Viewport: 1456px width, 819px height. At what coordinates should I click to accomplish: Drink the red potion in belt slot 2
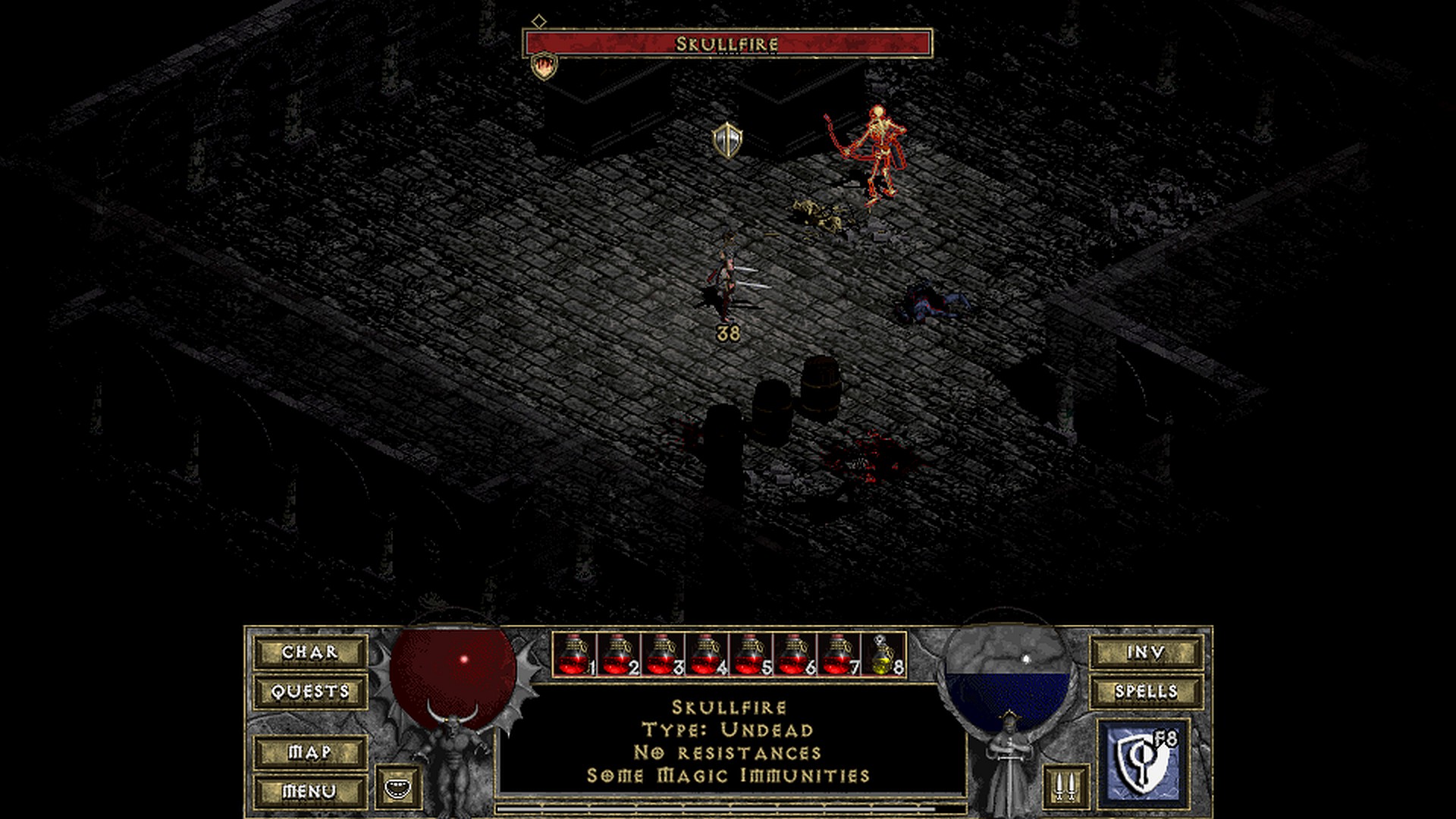pyautogui.click(x=618, y=655)
